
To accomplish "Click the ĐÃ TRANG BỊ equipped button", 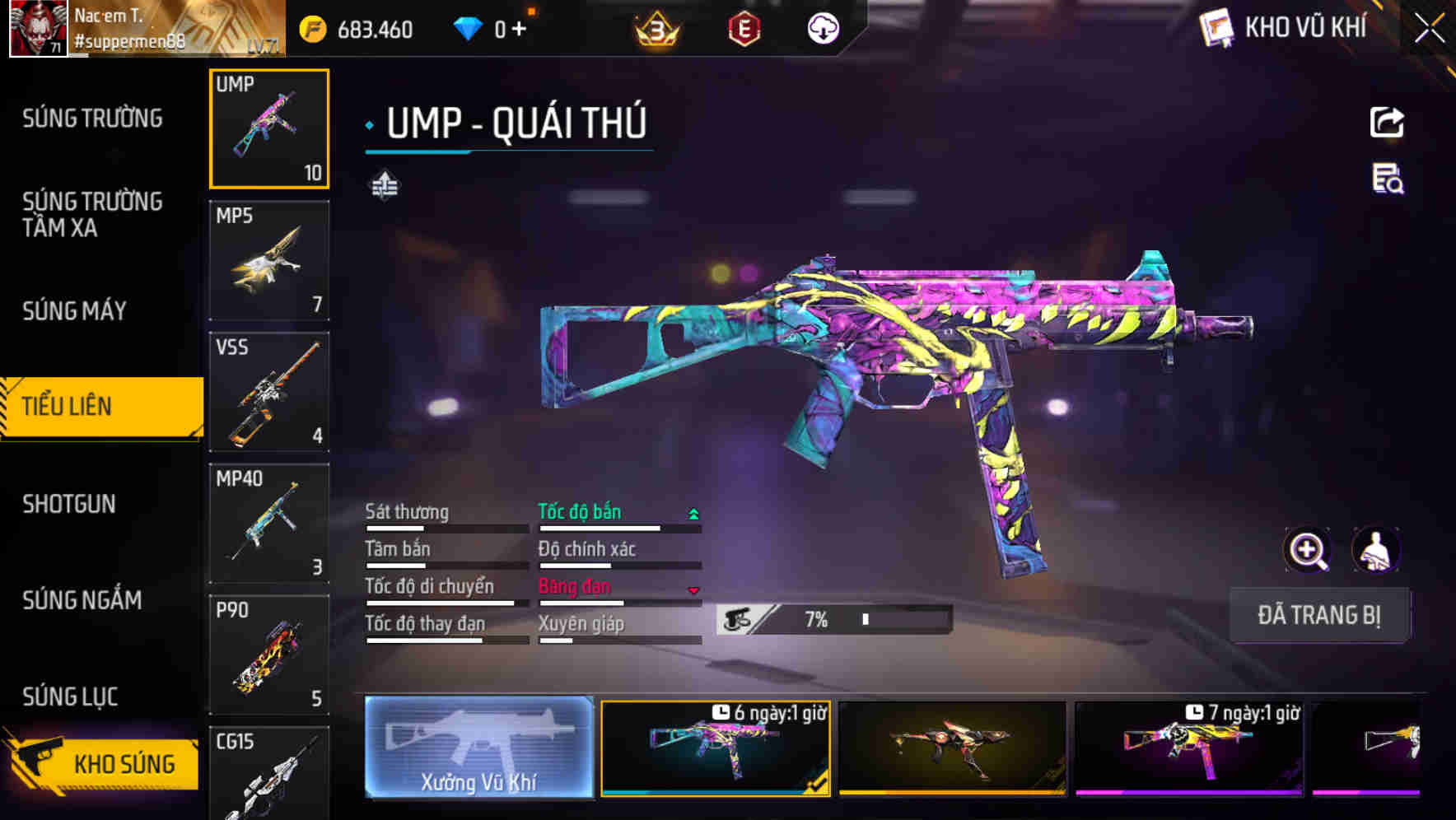I will pyautogui.click(x=1318, y=615).
